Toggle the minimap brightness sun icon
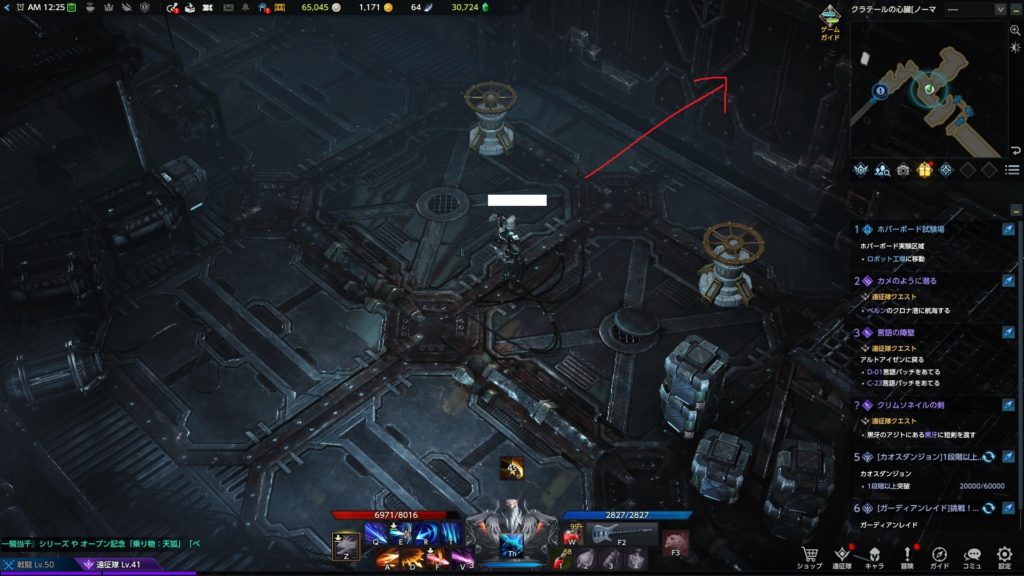 tap(1014, 49)
